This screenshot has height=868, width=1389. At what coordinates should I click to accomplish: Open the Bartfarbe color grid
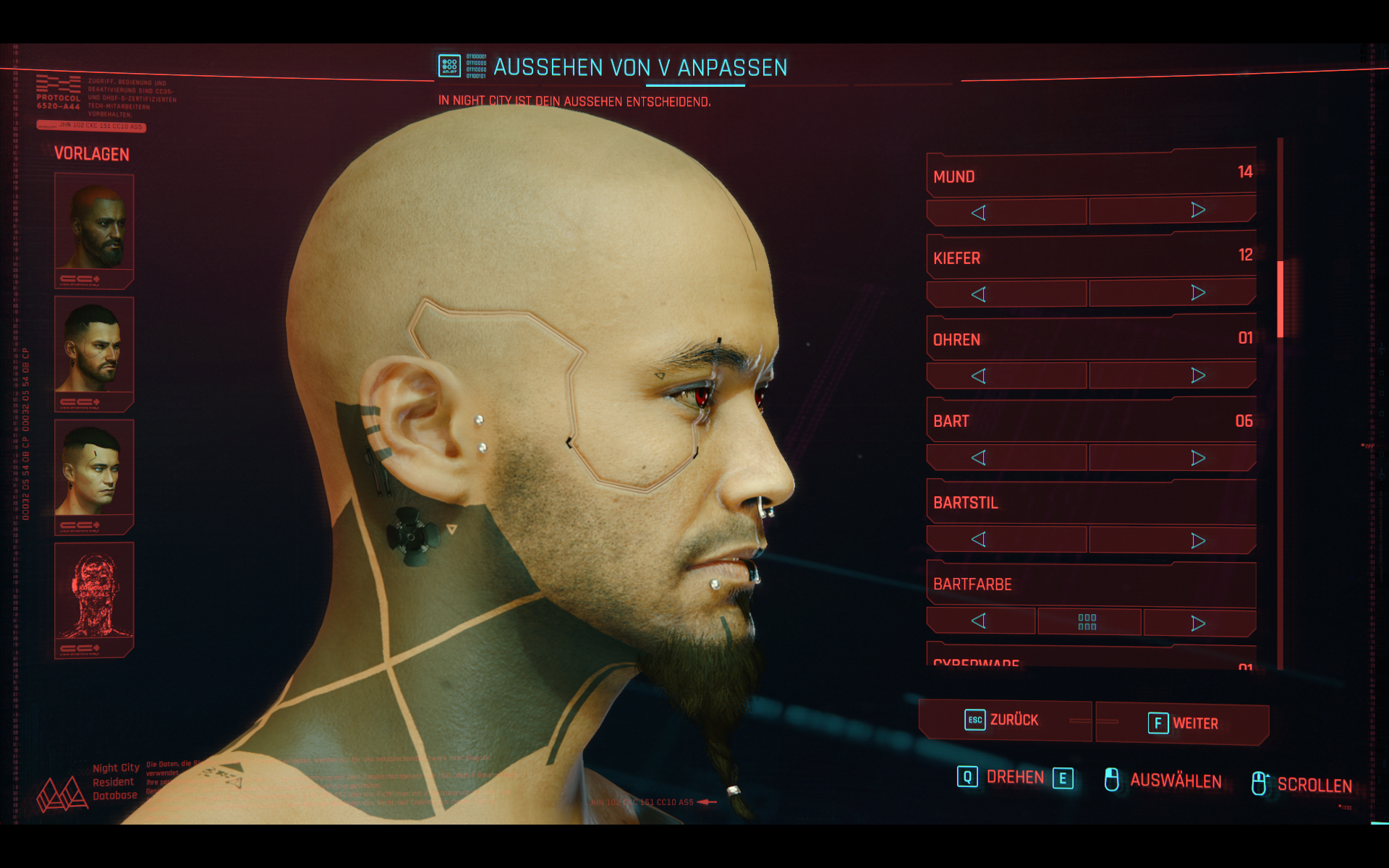point(1087,622)
